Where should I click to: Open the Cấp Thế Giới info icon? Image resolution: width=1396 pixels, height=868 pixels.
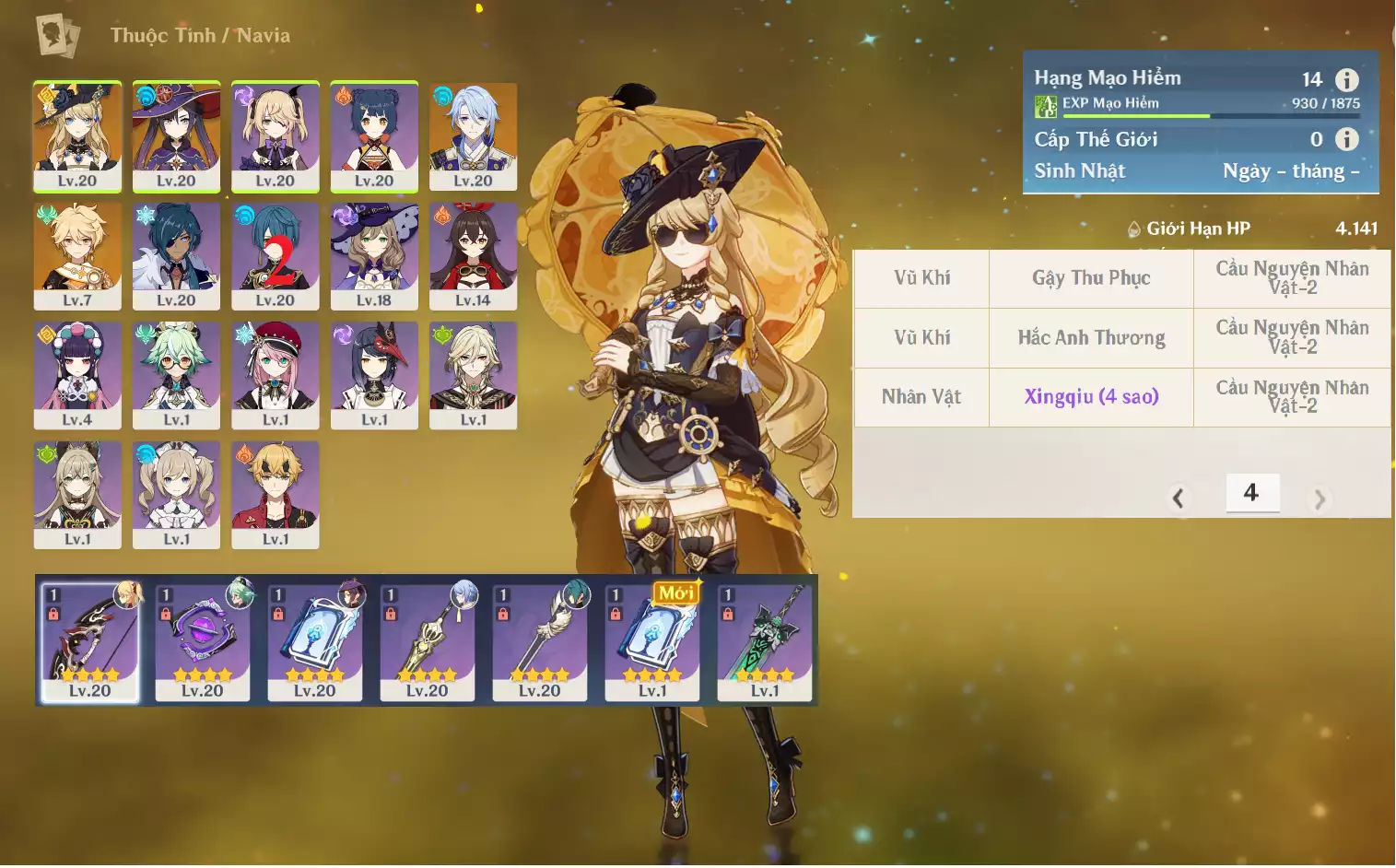click(x=1347, y=139)
